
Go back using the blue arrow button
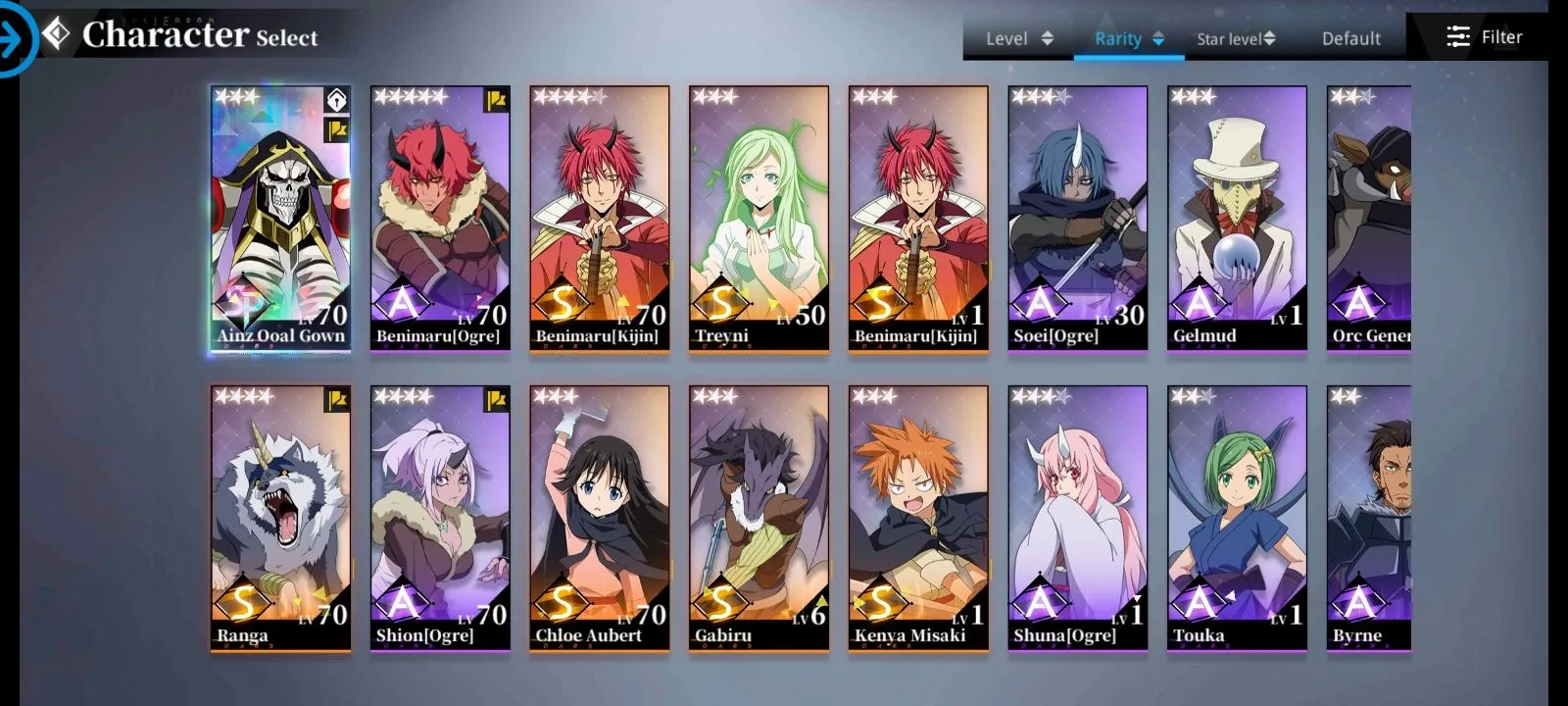[x=14, y=39]
